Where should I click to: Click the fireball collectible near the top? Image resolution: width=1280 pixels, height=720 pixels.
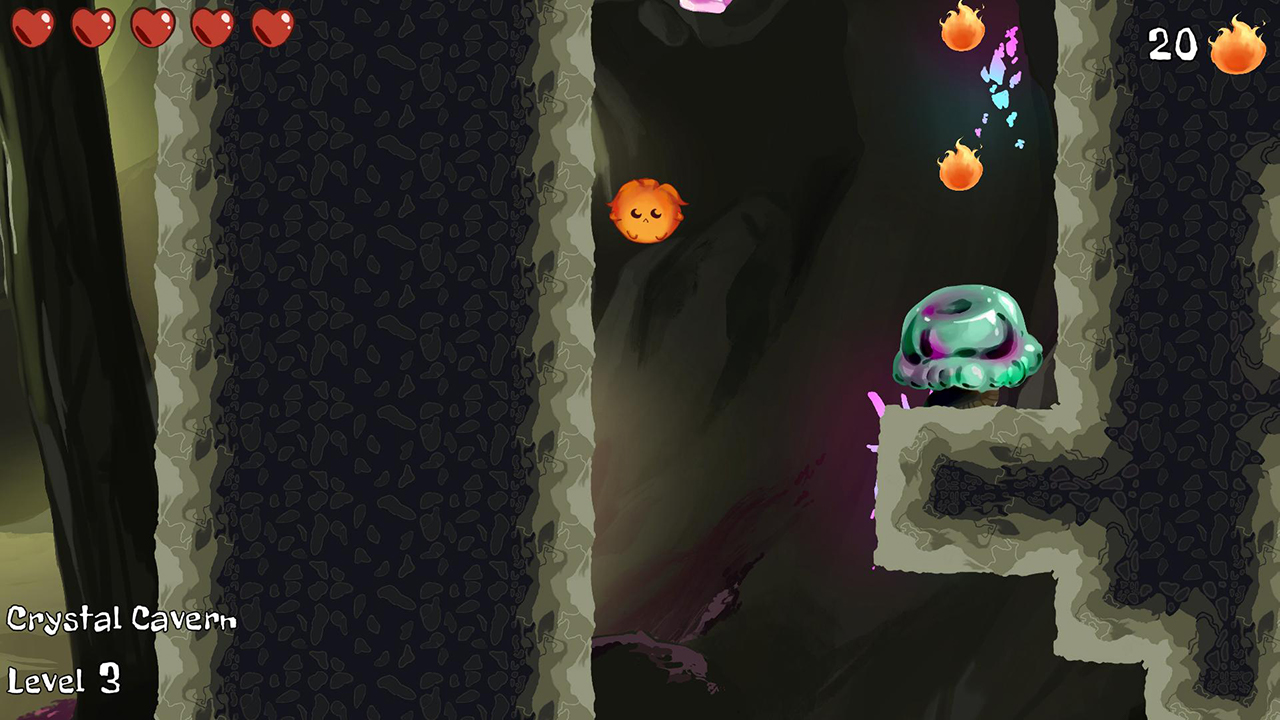coord(962,30)
